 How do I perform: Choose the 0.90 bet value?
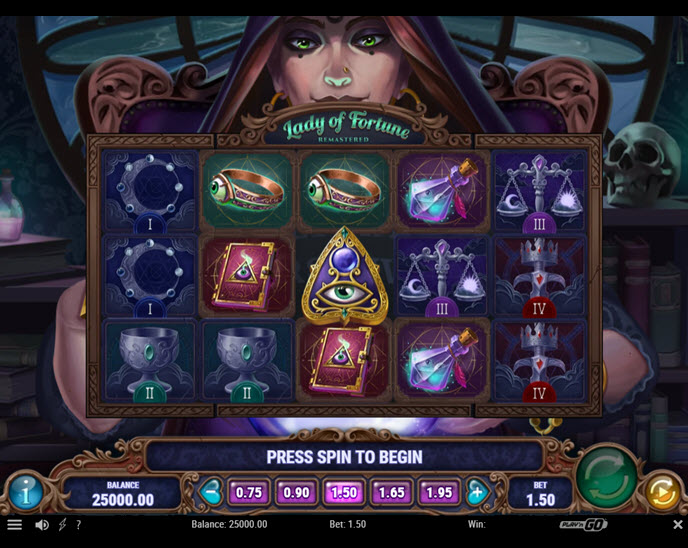[x=296, y=492]
